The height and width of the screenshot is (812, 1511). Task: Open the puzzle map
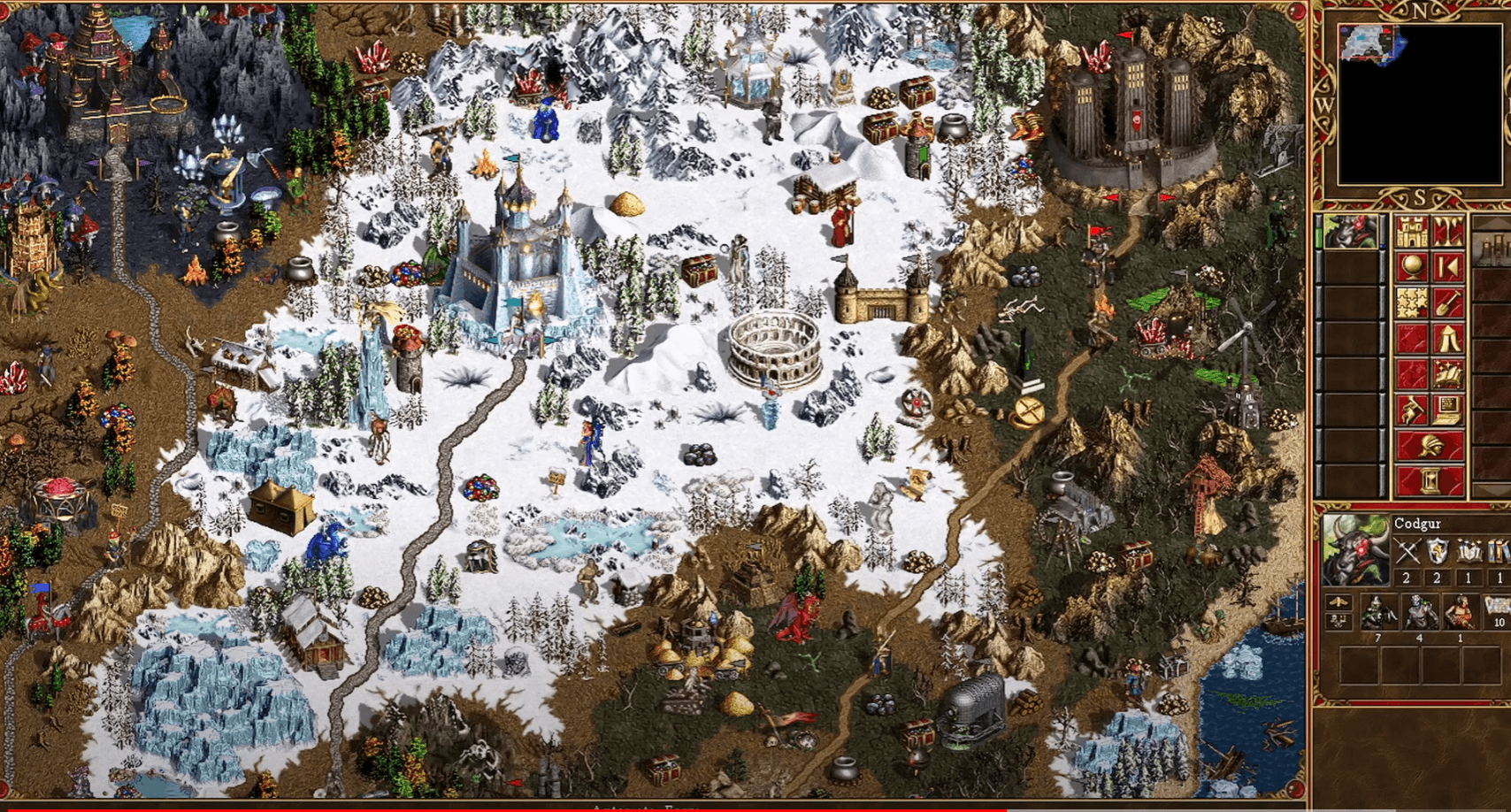(x=1410, y=303)
